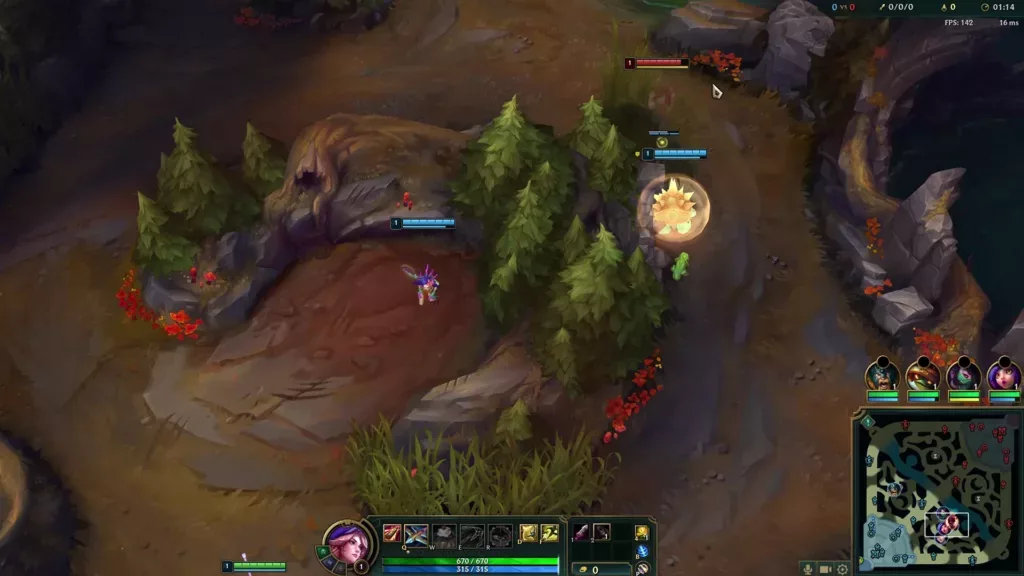Screen dimensions: 1024x576
Task: Activate the yellow trinket ward slot
Action: tap(642, 532)
